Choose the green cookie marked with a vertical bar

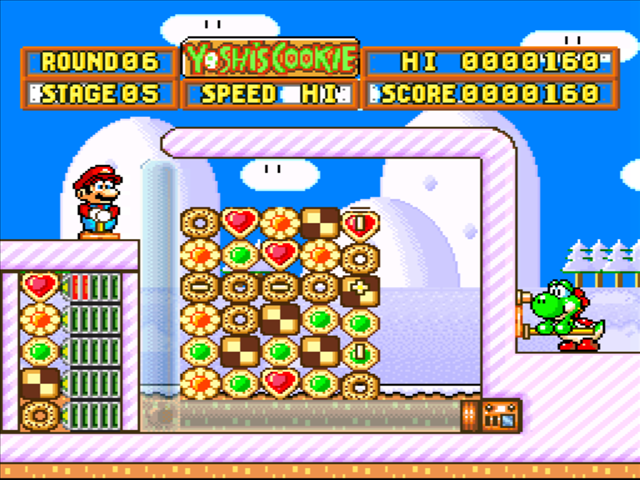[x=360, y=354]
